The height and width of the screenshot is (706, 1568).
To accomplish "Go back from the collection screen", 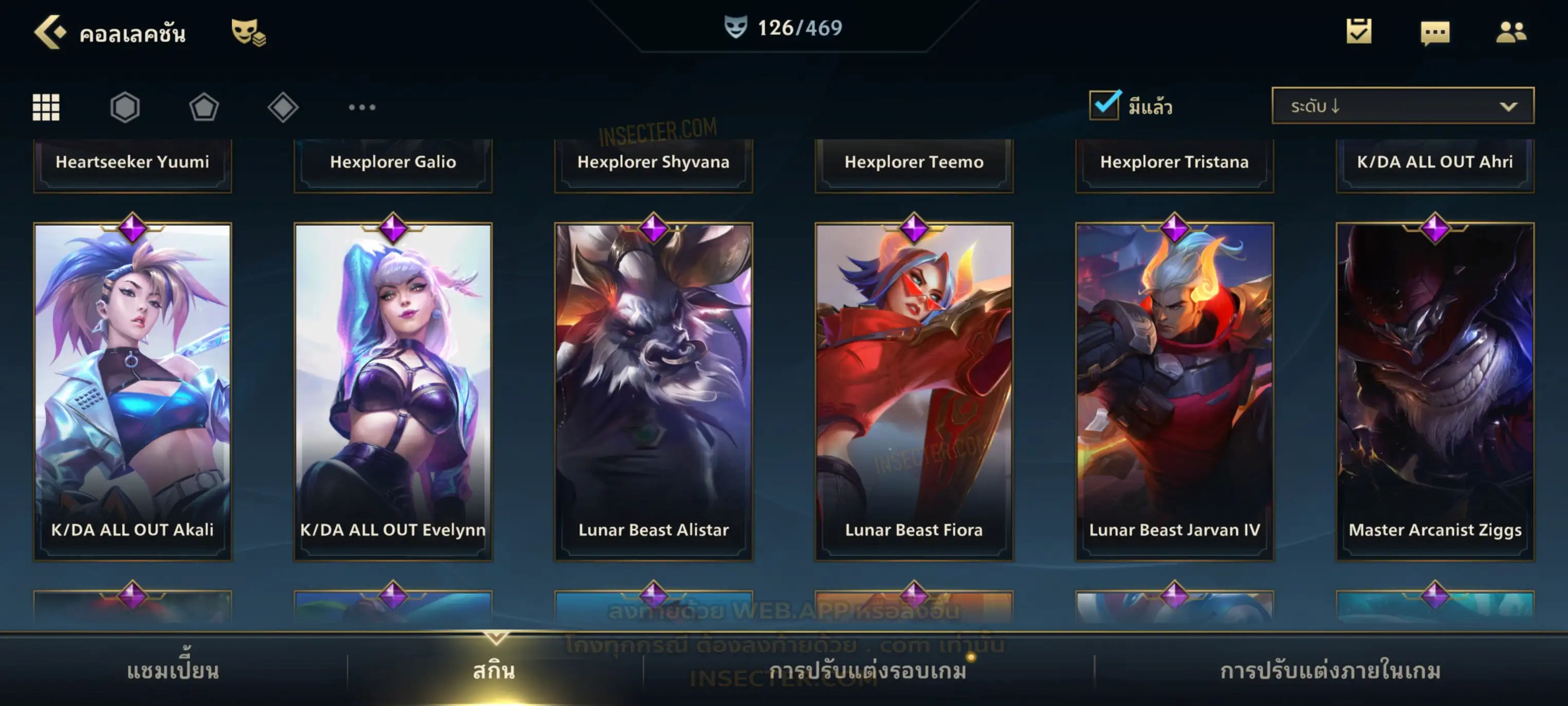I will (50, 32).
